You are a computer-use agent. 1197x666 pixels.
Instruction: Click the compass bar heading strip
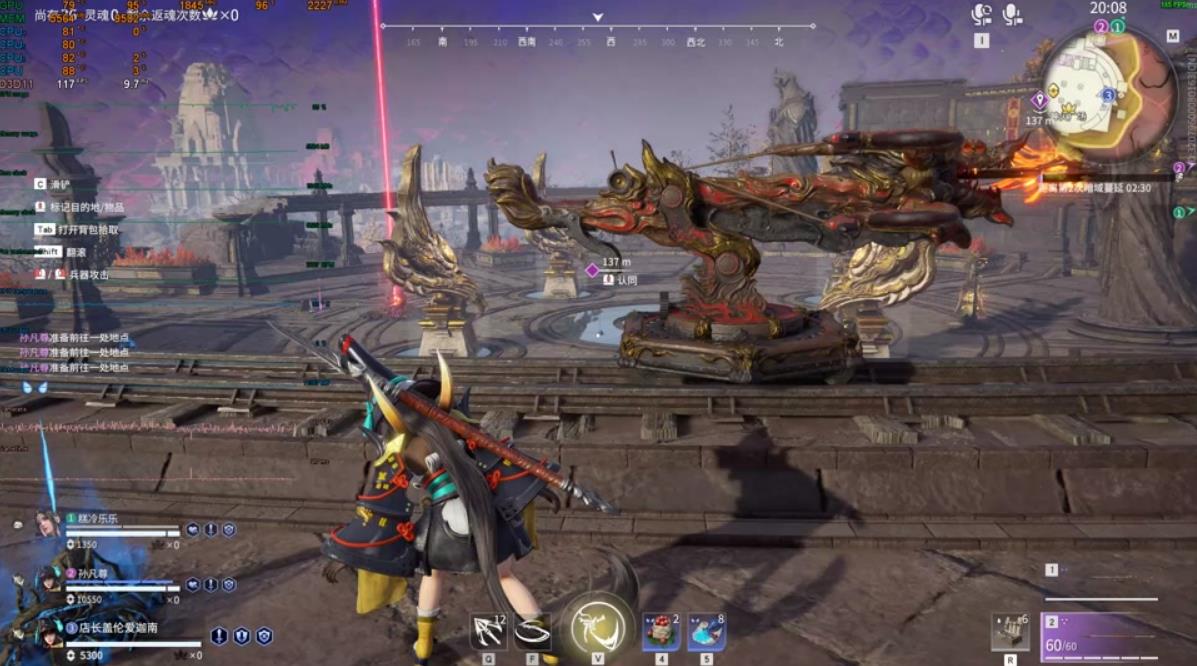[597, 41]
